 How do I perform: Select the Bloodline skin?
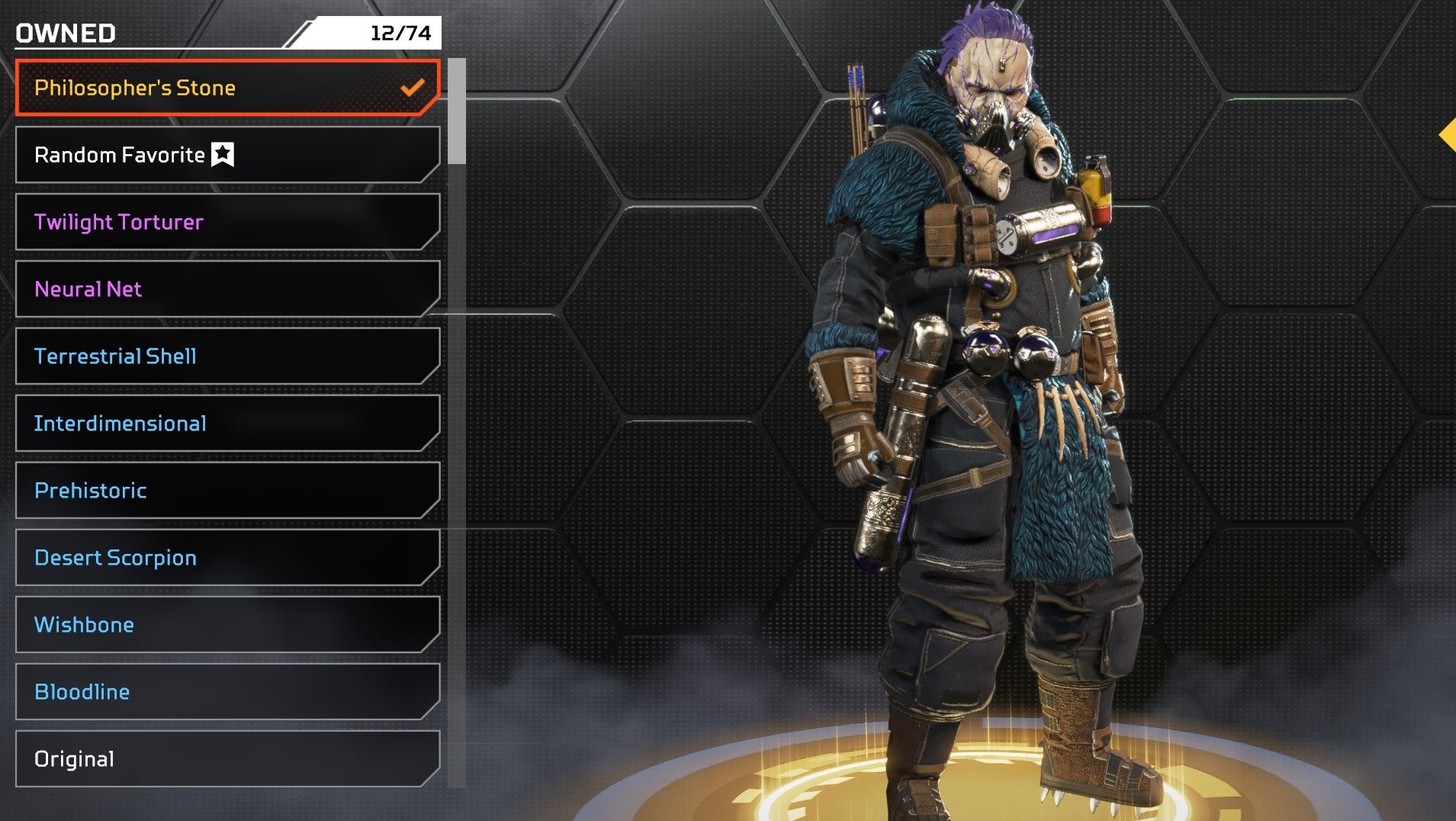tap(227, 692)
